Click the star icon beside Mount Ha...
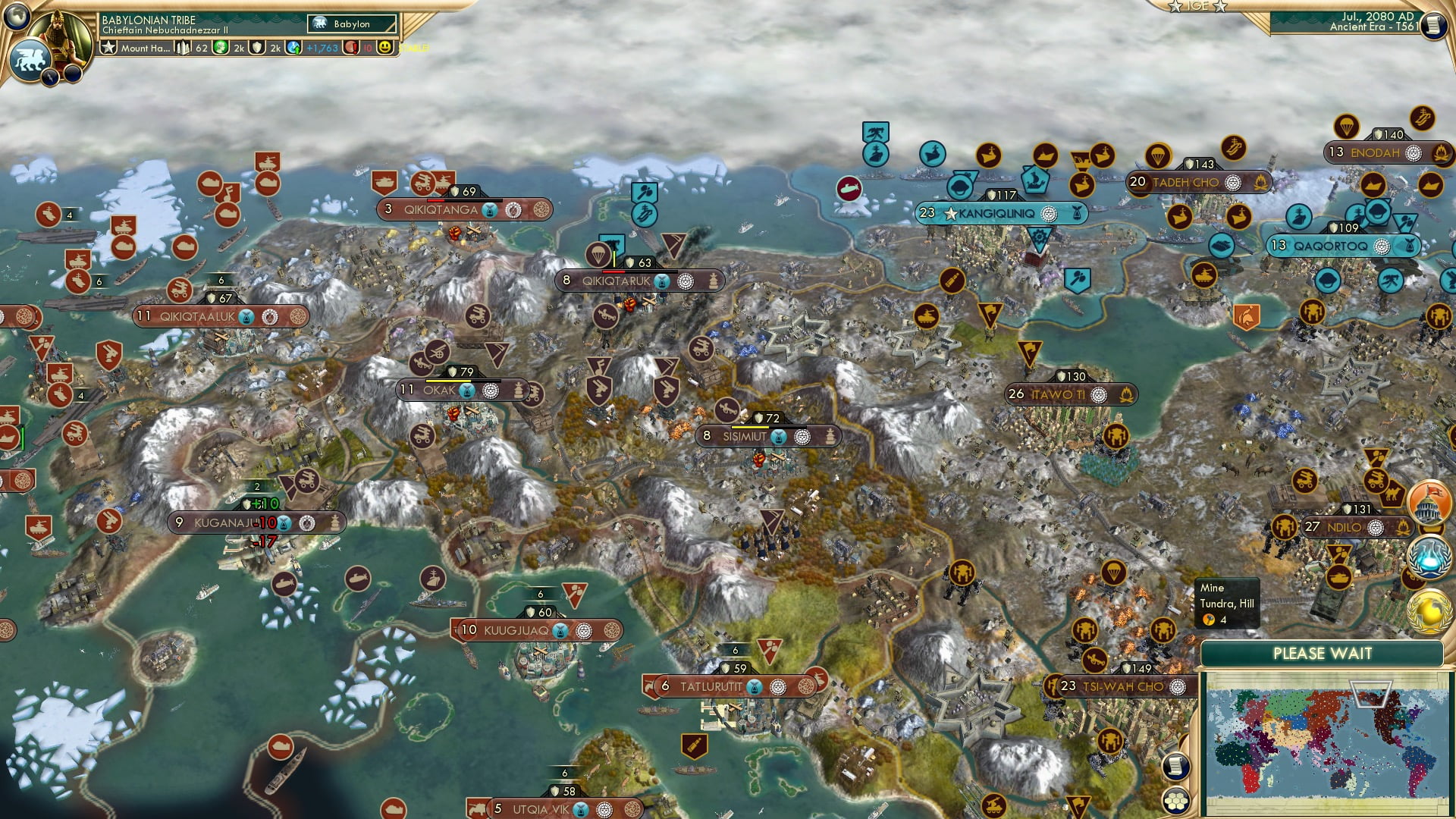 click(108, 49)
